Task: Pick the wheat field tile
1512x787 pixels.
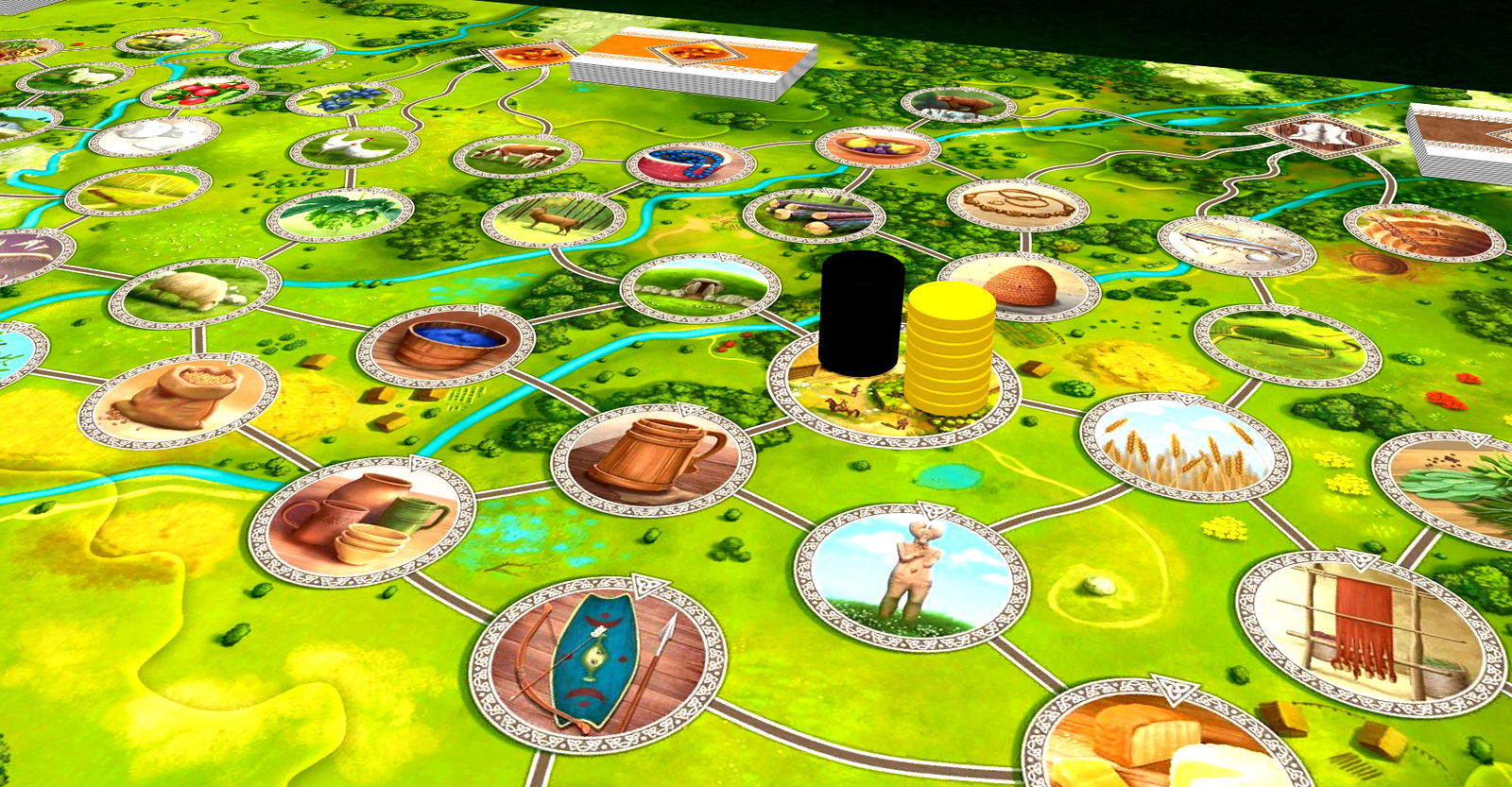Action: [1184, 447]
